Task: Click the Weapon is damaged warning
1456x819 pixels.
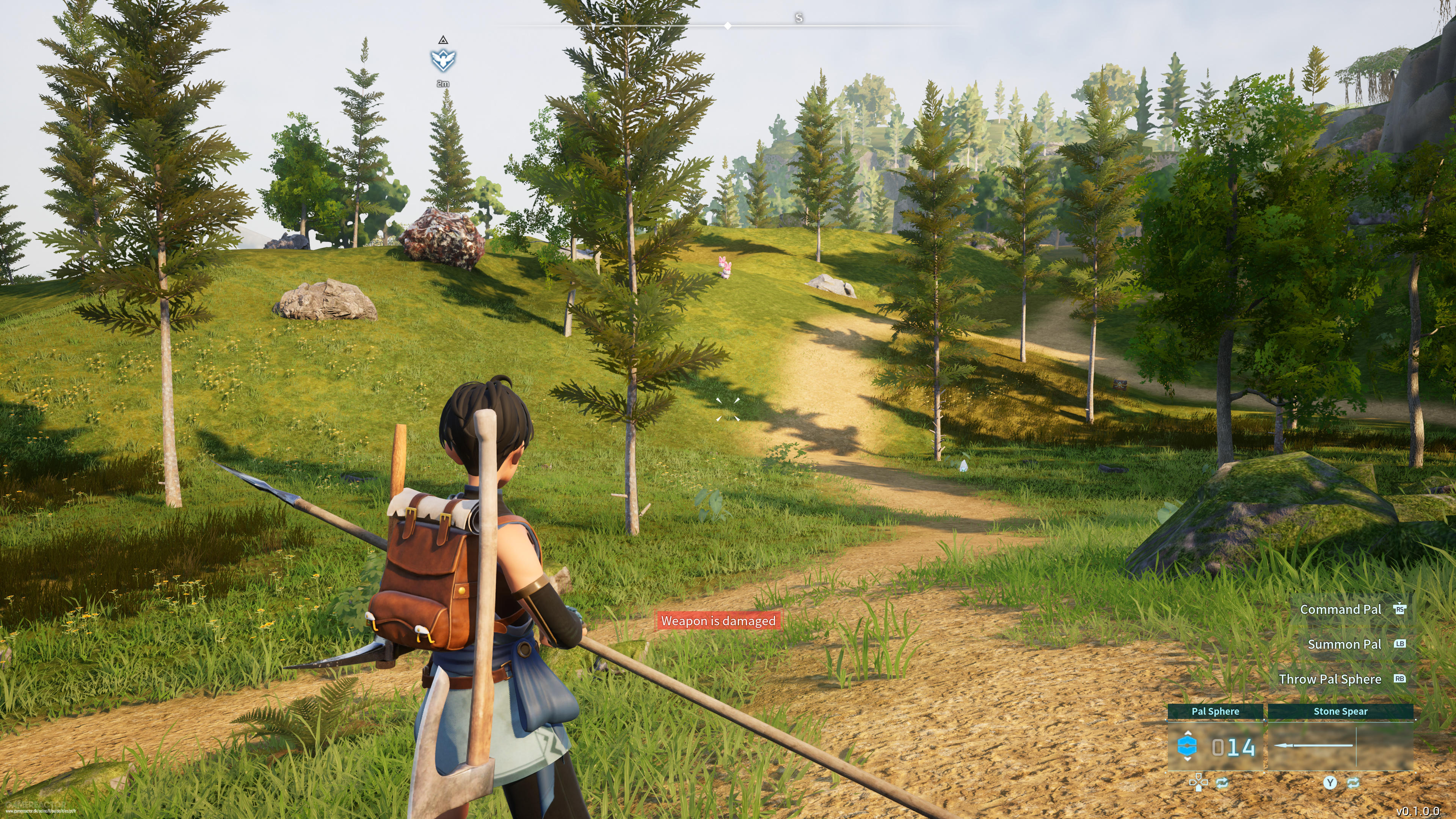Action: coord(718,621)
